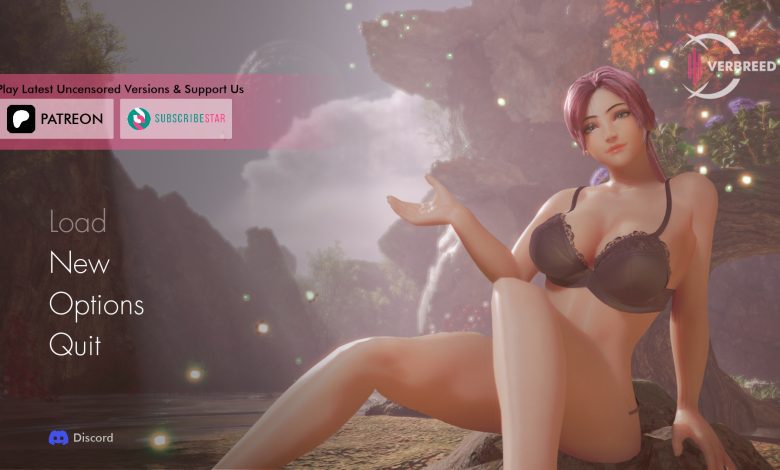Join the Discord server link
This screenshot has height=470, width=780.
click(81, 437)
